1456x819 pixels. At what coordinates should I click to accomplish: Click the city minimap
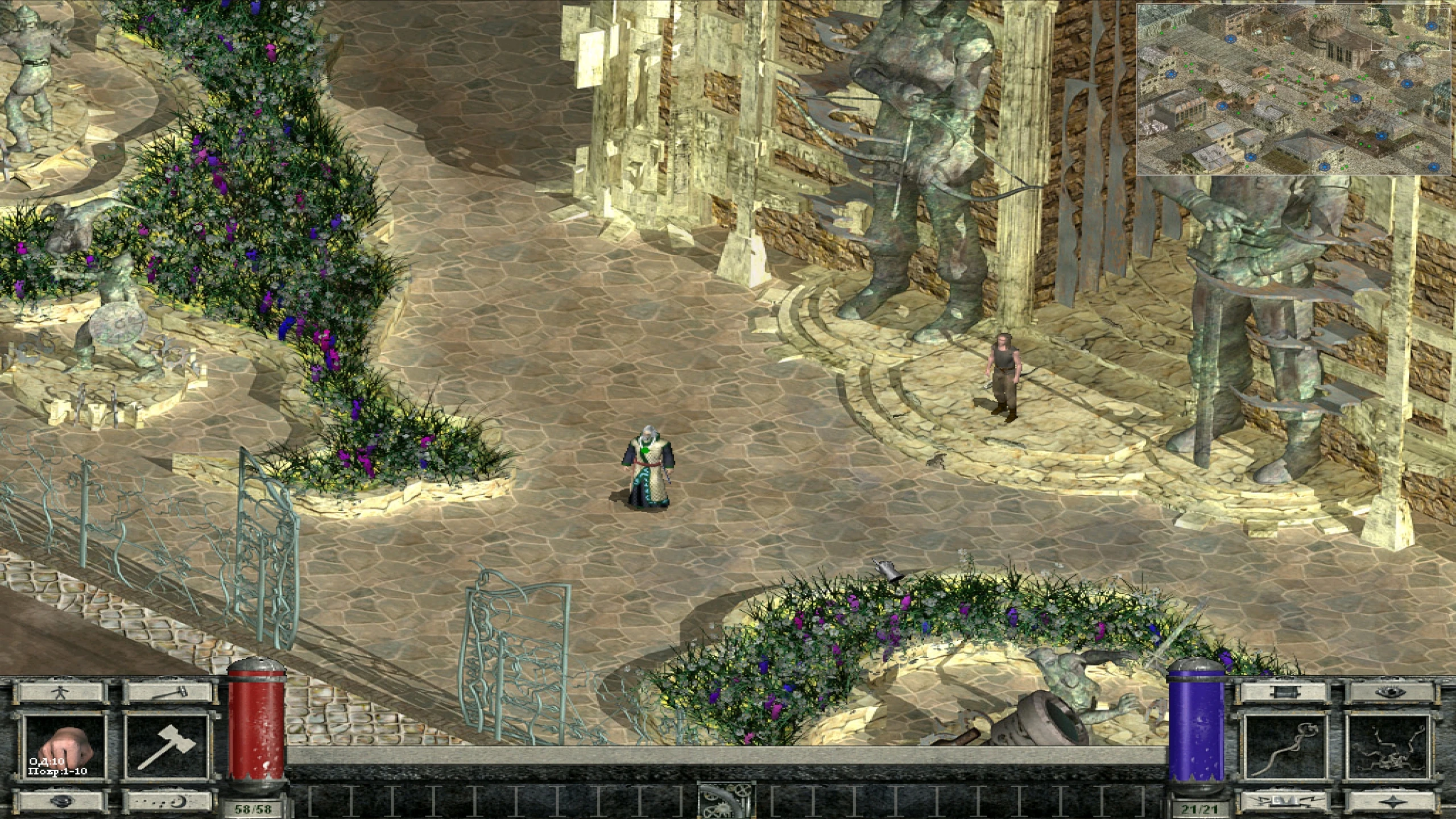(x=1294, y=89)
